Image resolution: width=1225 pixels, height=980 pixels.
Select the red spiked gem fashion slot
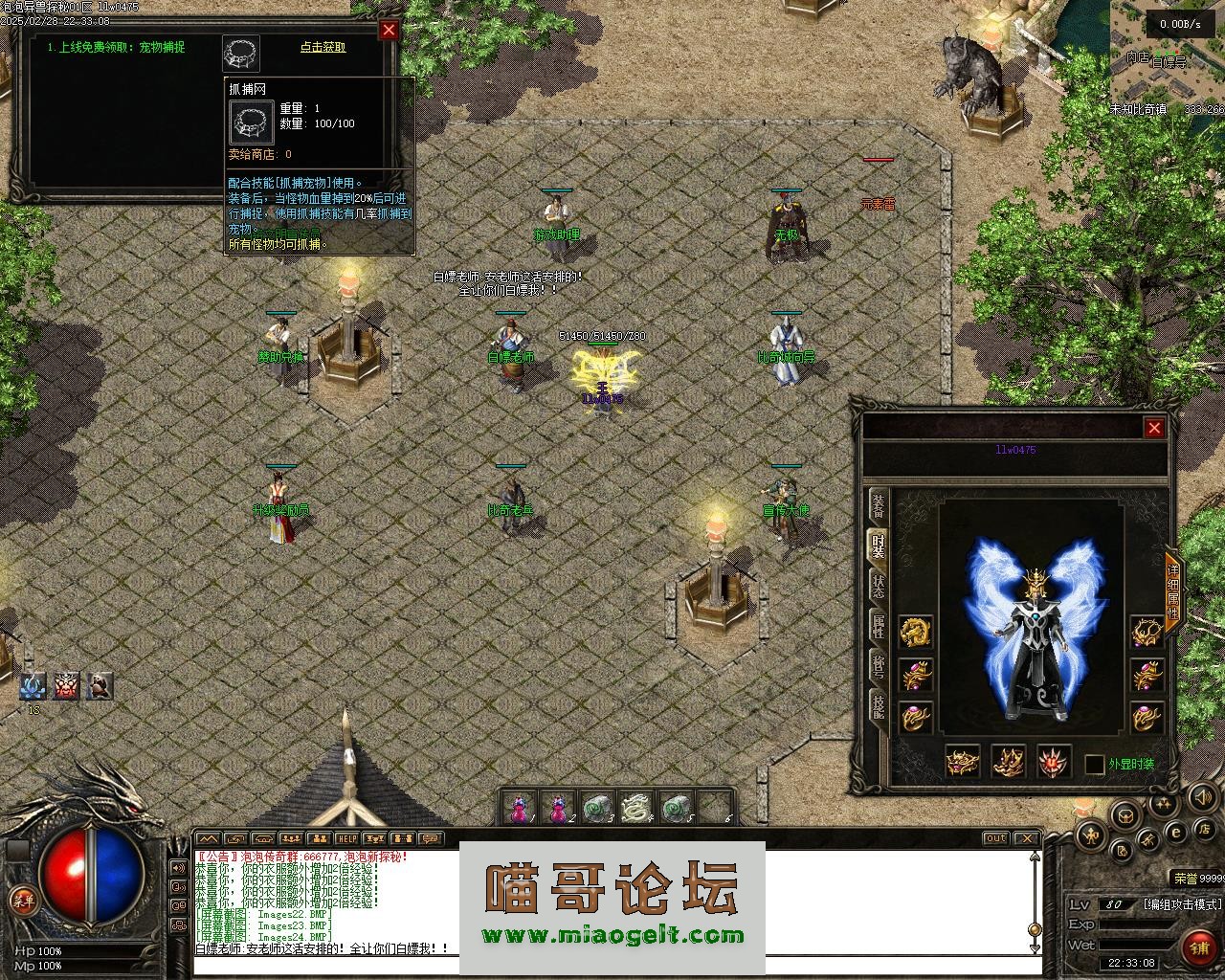coord(1055,762)
